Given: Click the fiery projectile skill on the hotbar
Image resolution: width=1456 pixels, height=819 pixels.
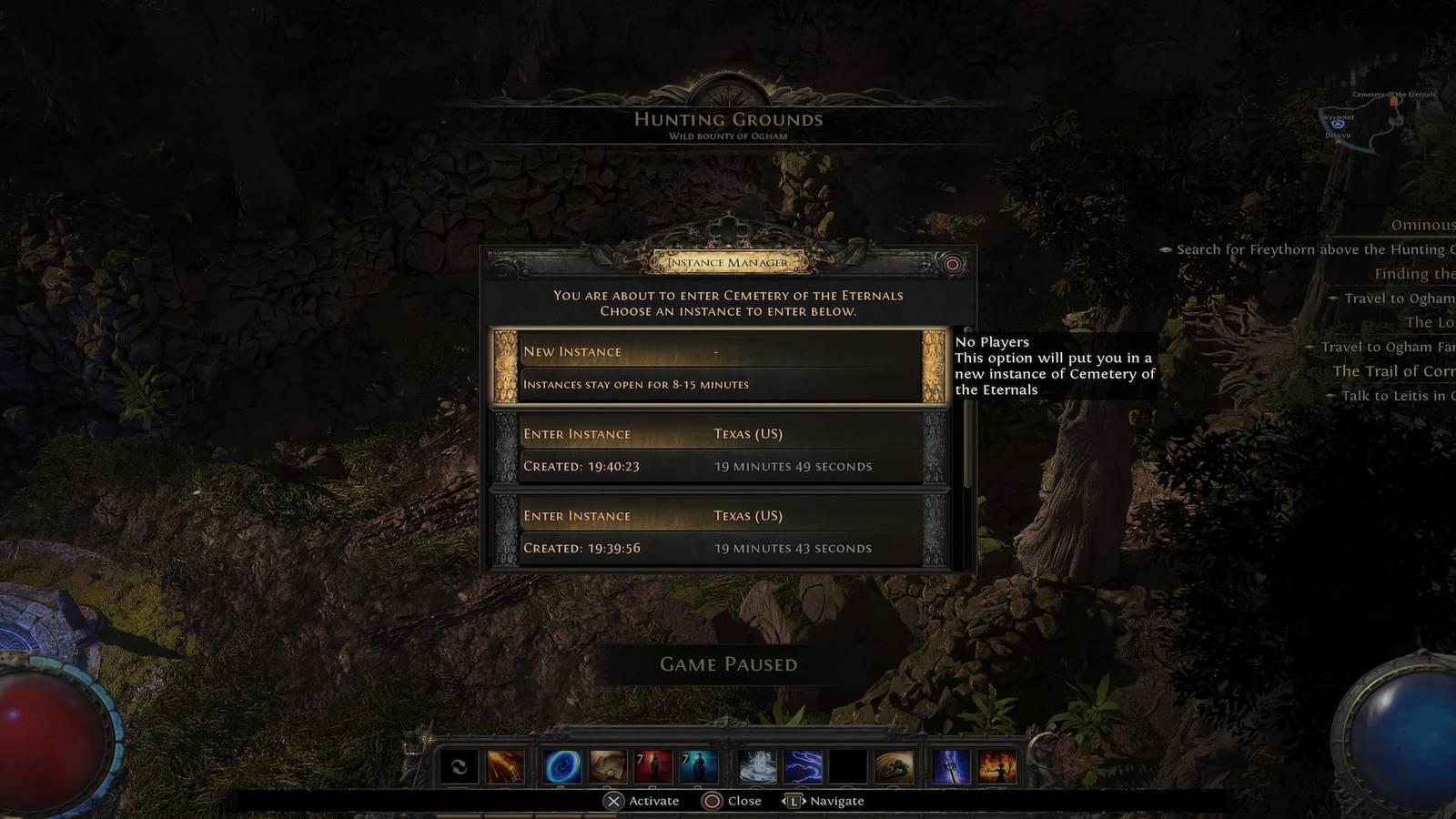Looking at the screenshot, I should pos(507,767).
